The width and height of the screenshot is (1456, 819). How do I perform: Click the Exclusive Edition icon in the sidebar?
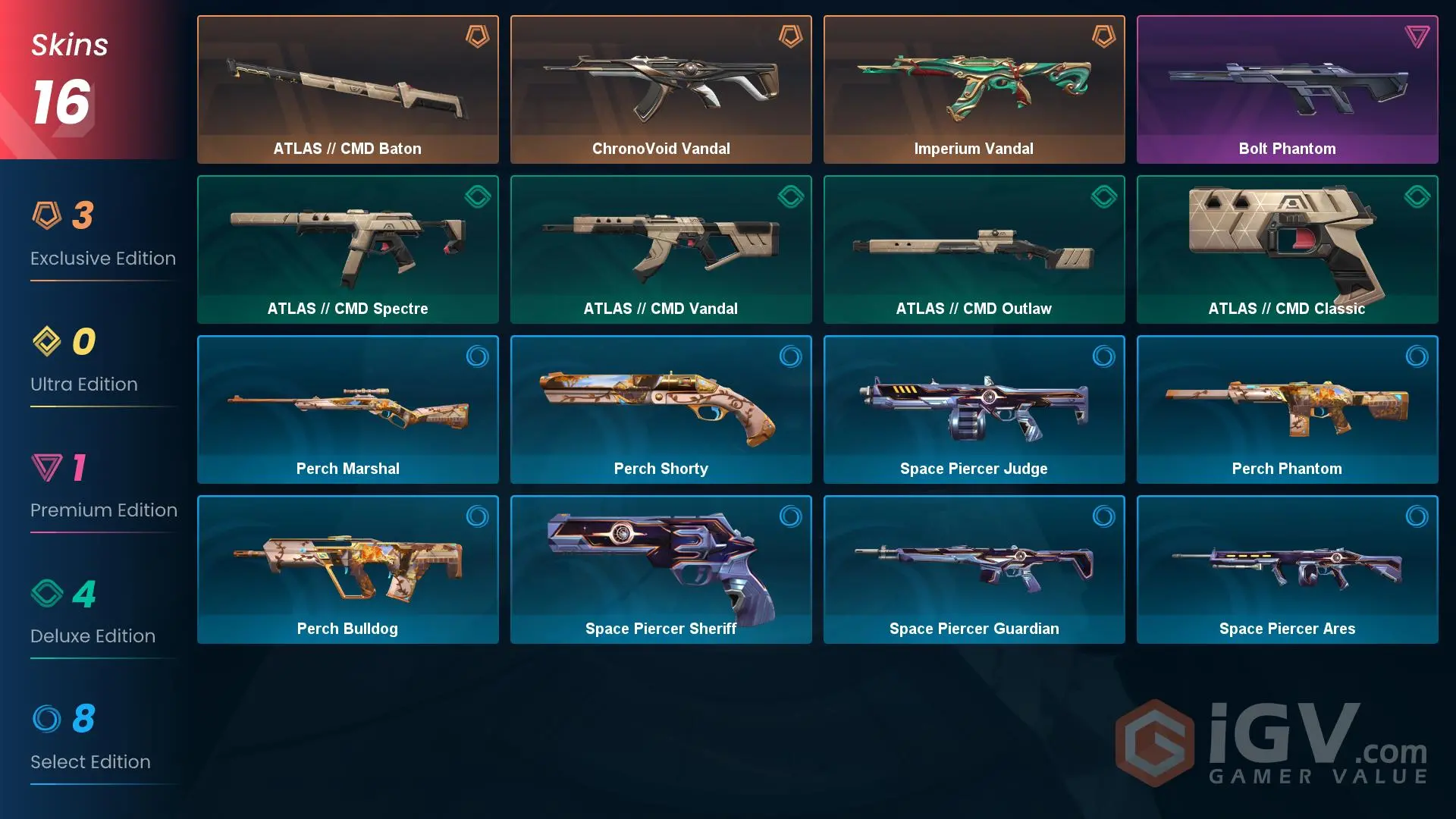[x=48, y=216]
